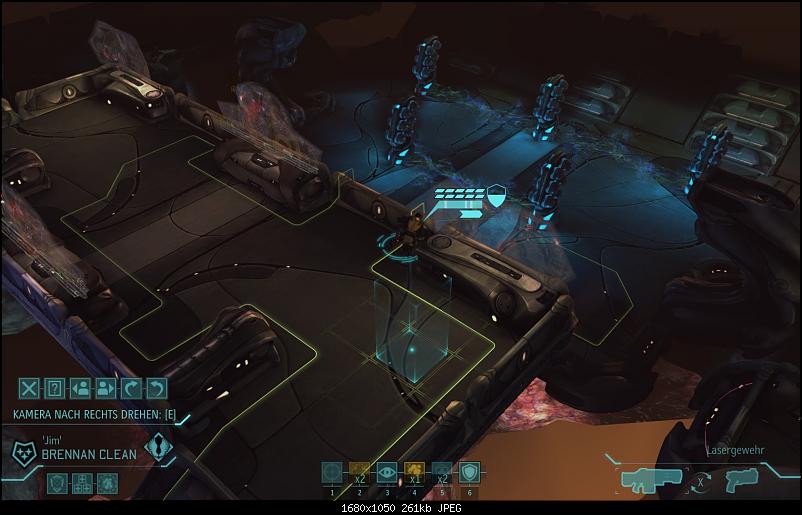Activate the crosshair fire ability in slot 1
This screenshot has width=802, height=515.
click(333, 473)
